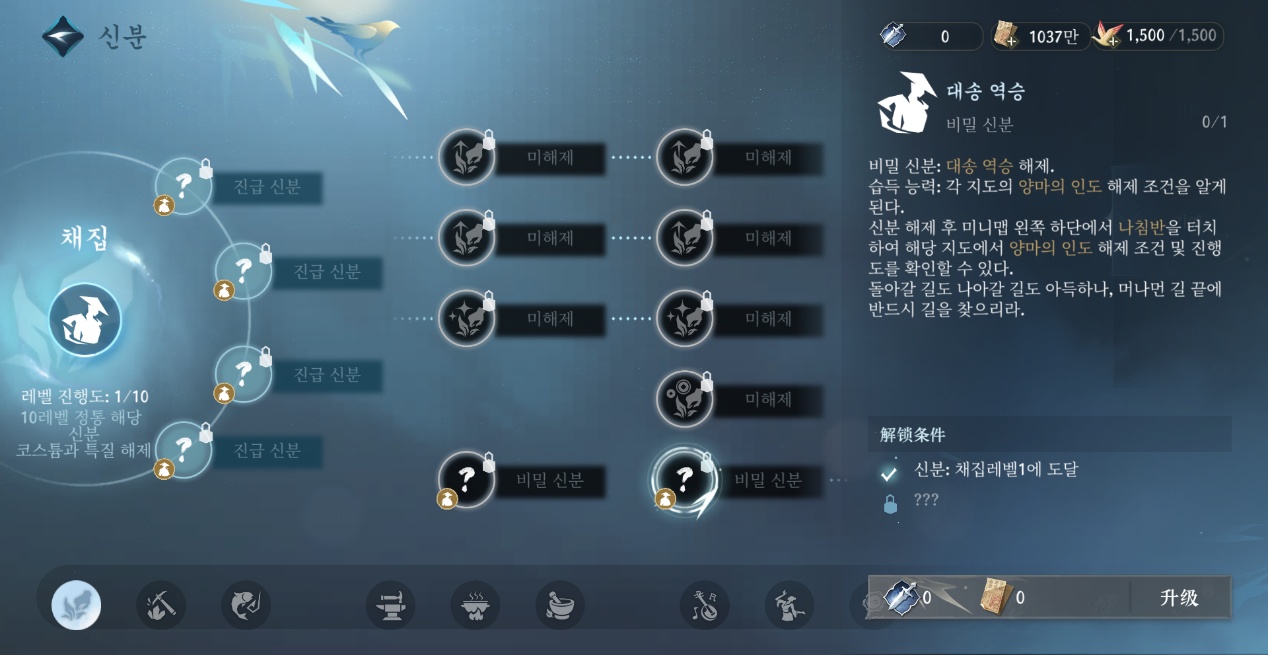Image resolution: width=1268 pixels, height=655 pixels.
Task: Select the dancing figure tab
Action: coord(789,605)
